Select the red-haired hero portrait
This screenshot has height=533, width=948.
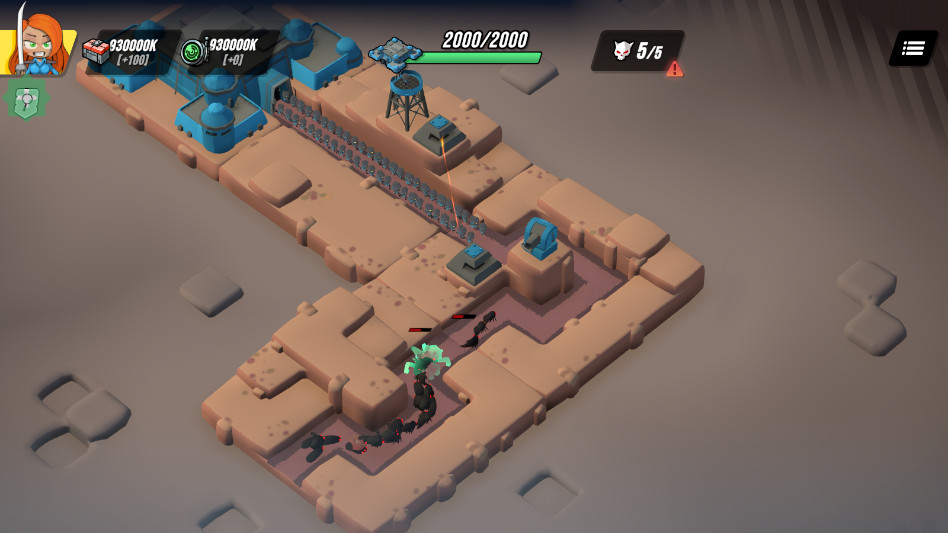pyautogui.click(x=40, y=44)
